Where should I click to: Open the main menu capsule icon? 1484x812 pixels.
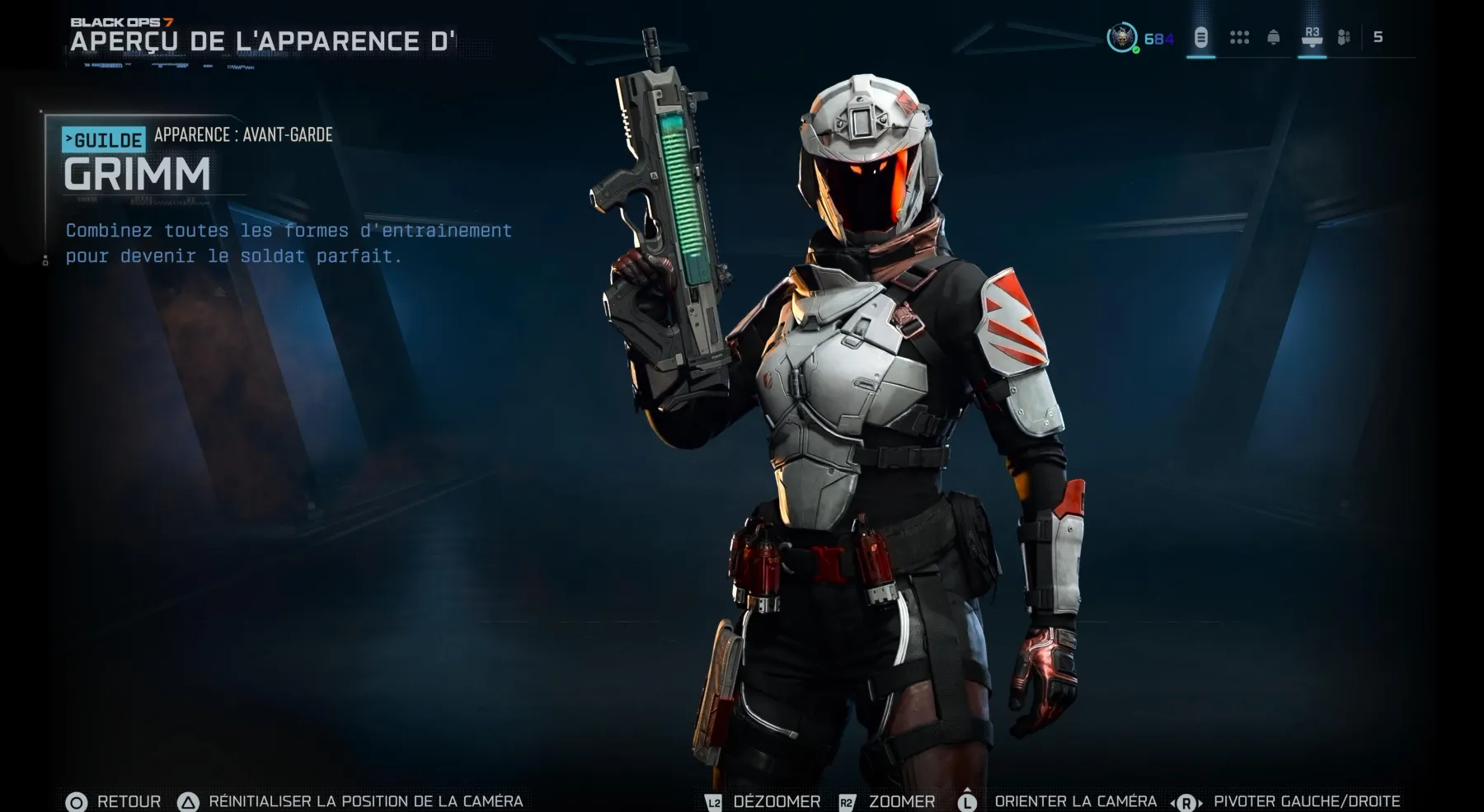pos(1200,38)
